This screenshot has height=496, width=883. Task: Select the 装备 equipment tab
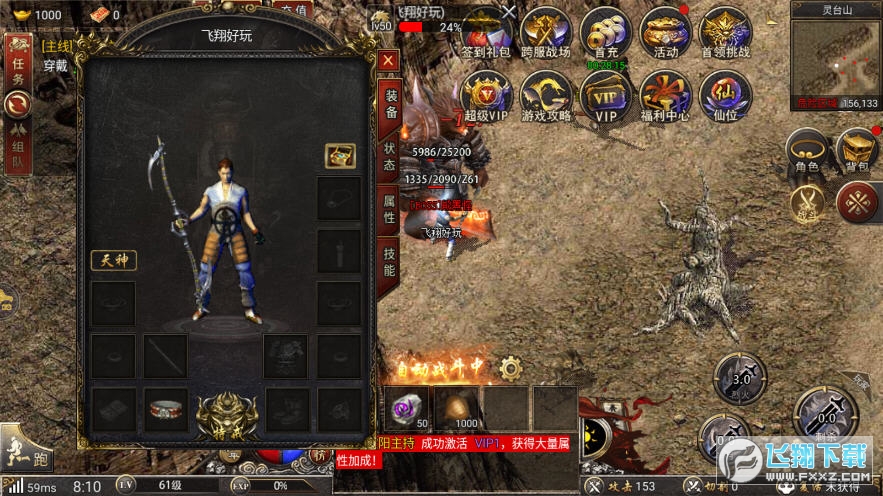point(390,106)
